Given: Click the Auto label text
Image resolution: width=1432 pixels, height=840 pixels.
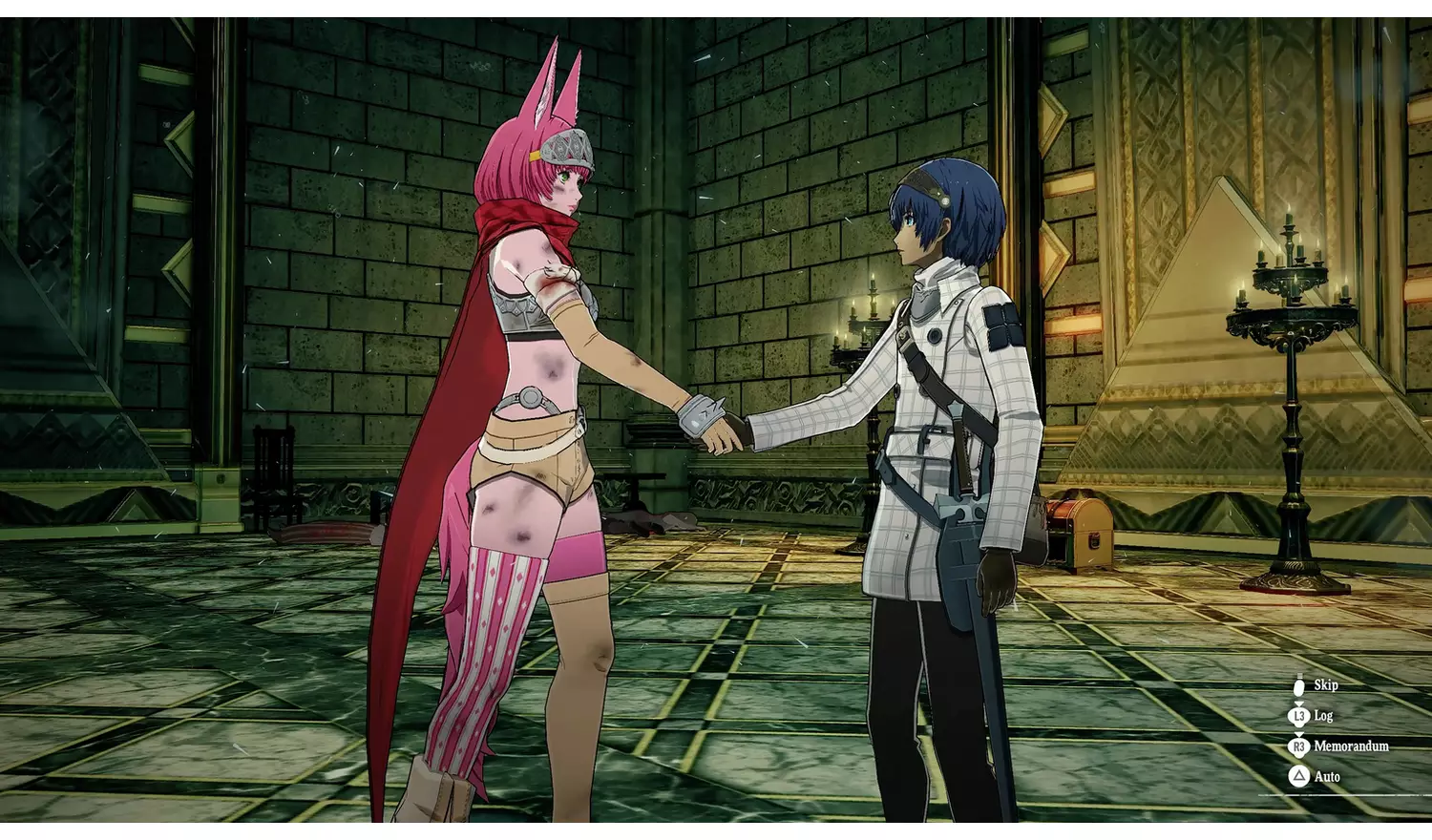Looking at the screenshot, I should pyautogui.click(x=1328, y=775).
